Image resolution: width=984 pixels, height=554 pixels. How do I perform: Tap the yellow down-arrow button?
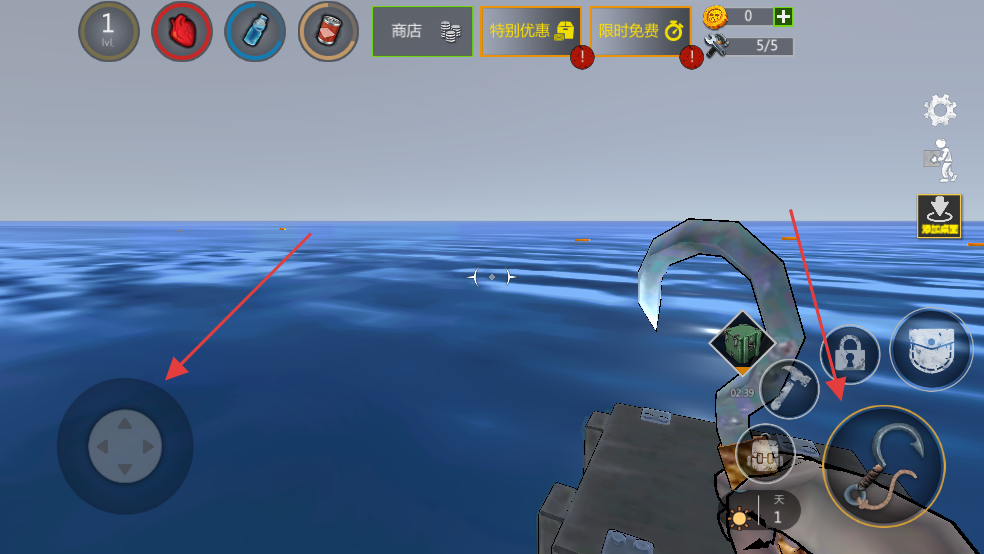pyautogui.click(x=939, y=215)
